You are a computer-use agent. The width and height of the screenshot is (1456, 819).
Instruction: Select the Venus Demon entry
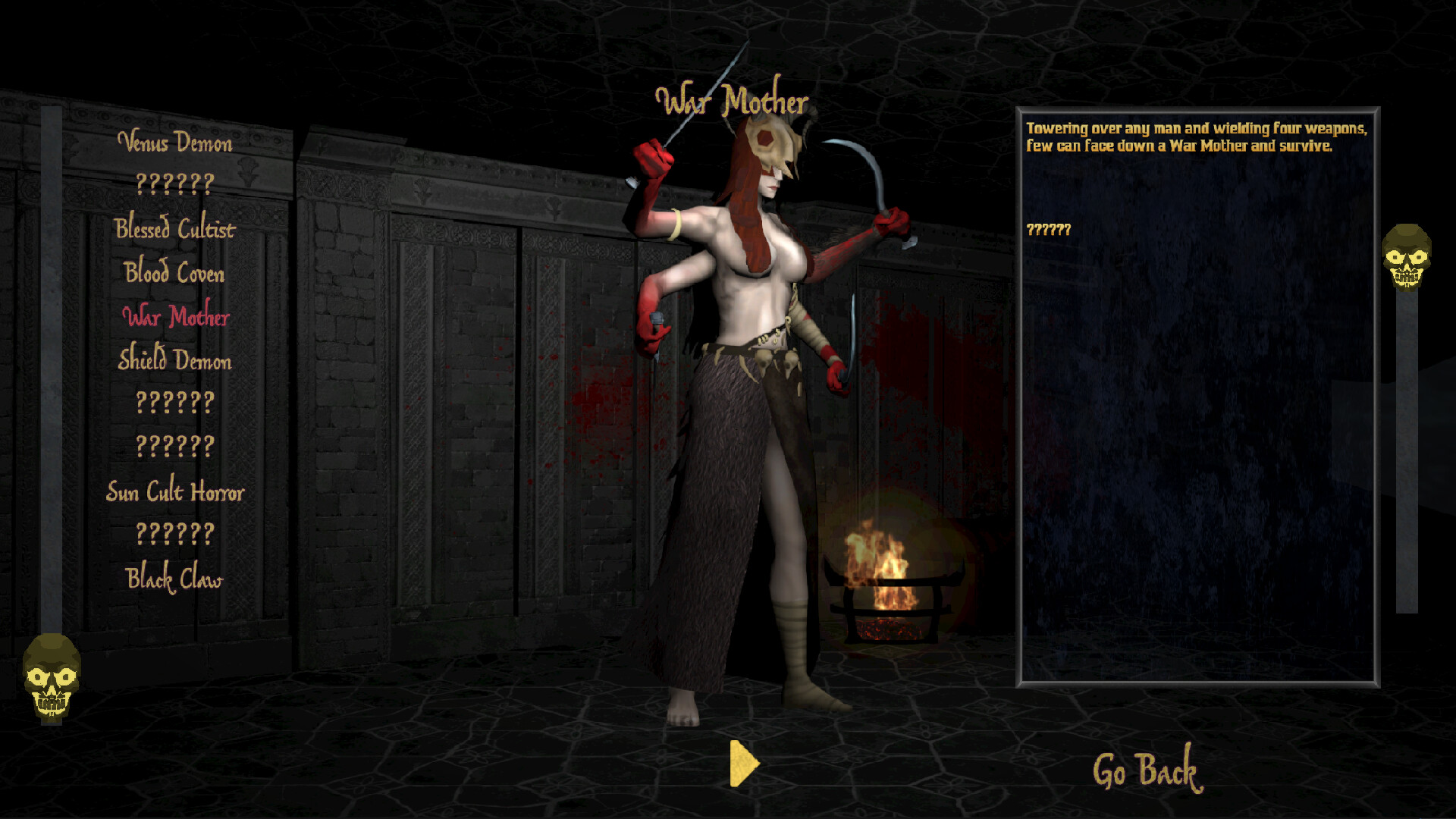point(175,142)
